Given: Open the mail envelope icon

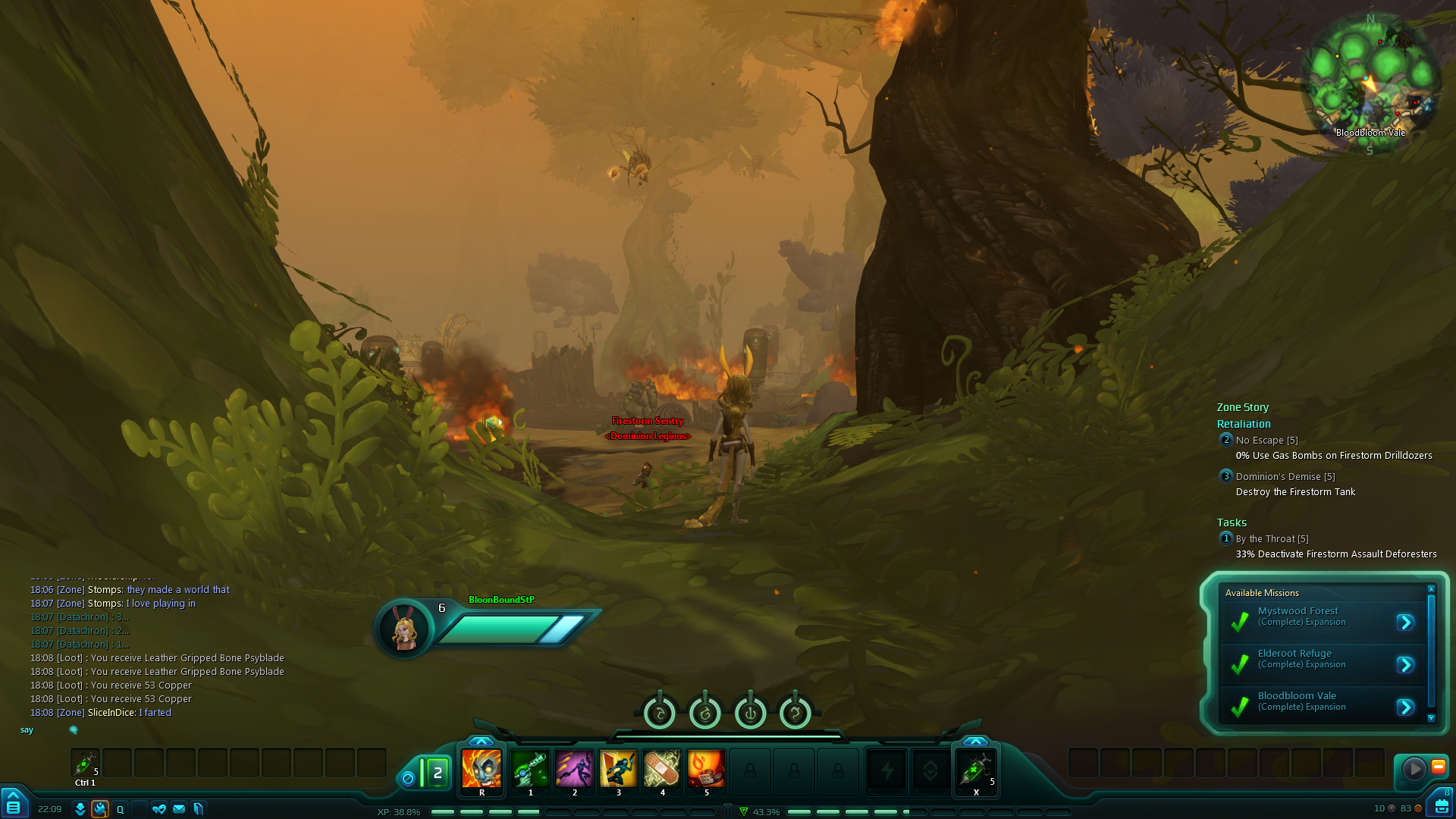Looking at the screenshot, I should (x=179, y=809).
